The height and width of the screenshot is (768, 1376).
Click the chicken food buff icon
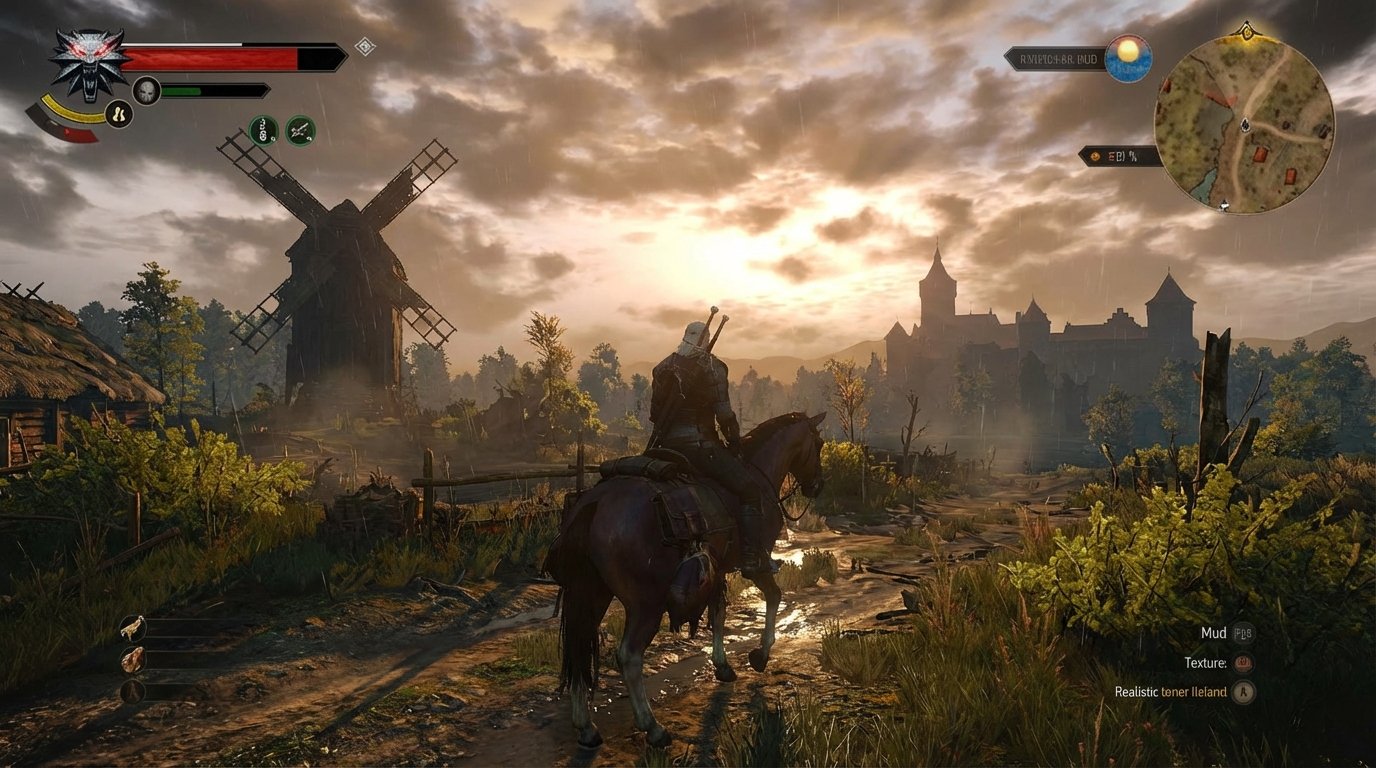point(133,628)
